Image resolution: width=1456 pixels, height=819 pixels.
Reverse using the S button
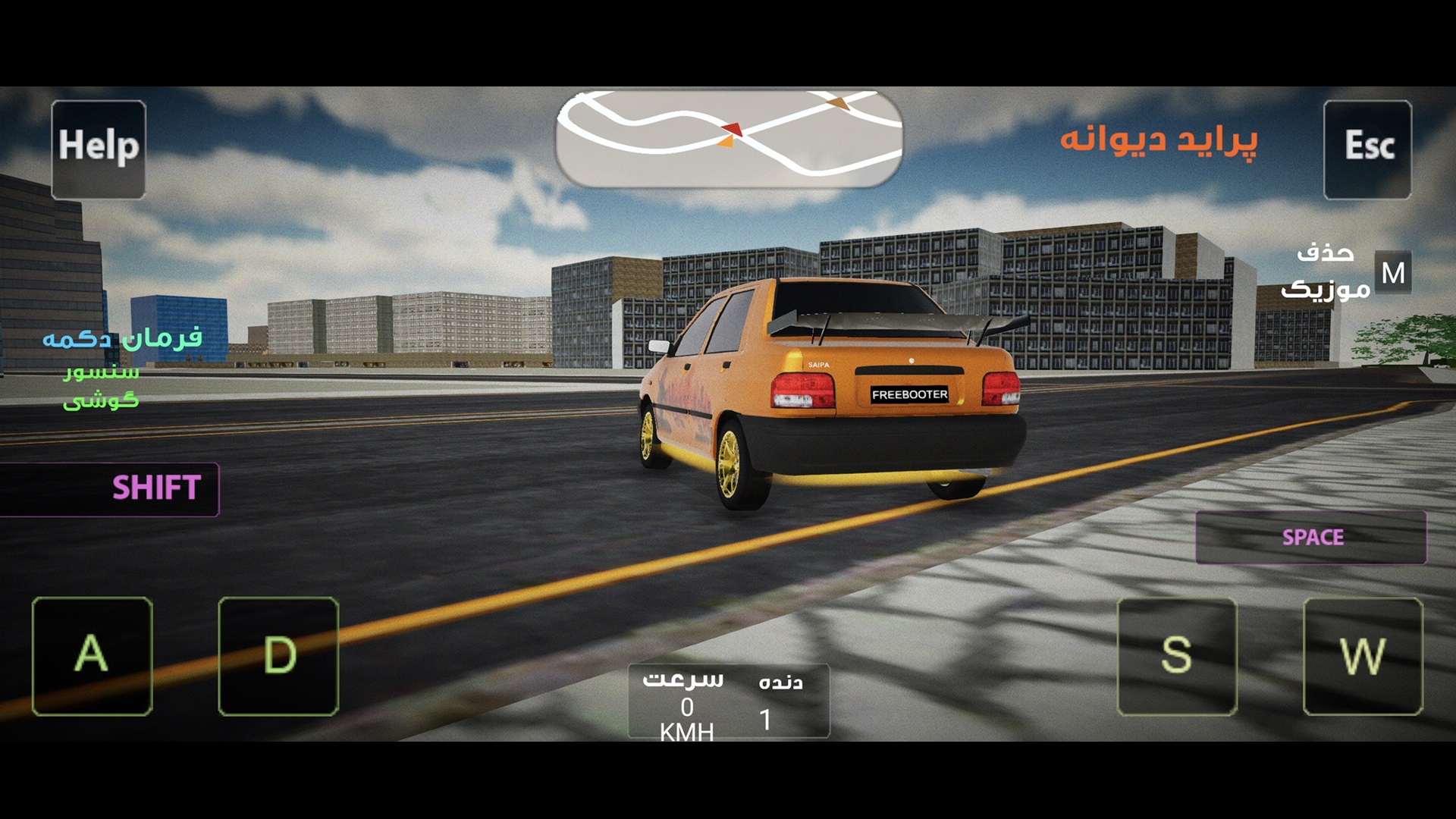tap(1177, 656)
